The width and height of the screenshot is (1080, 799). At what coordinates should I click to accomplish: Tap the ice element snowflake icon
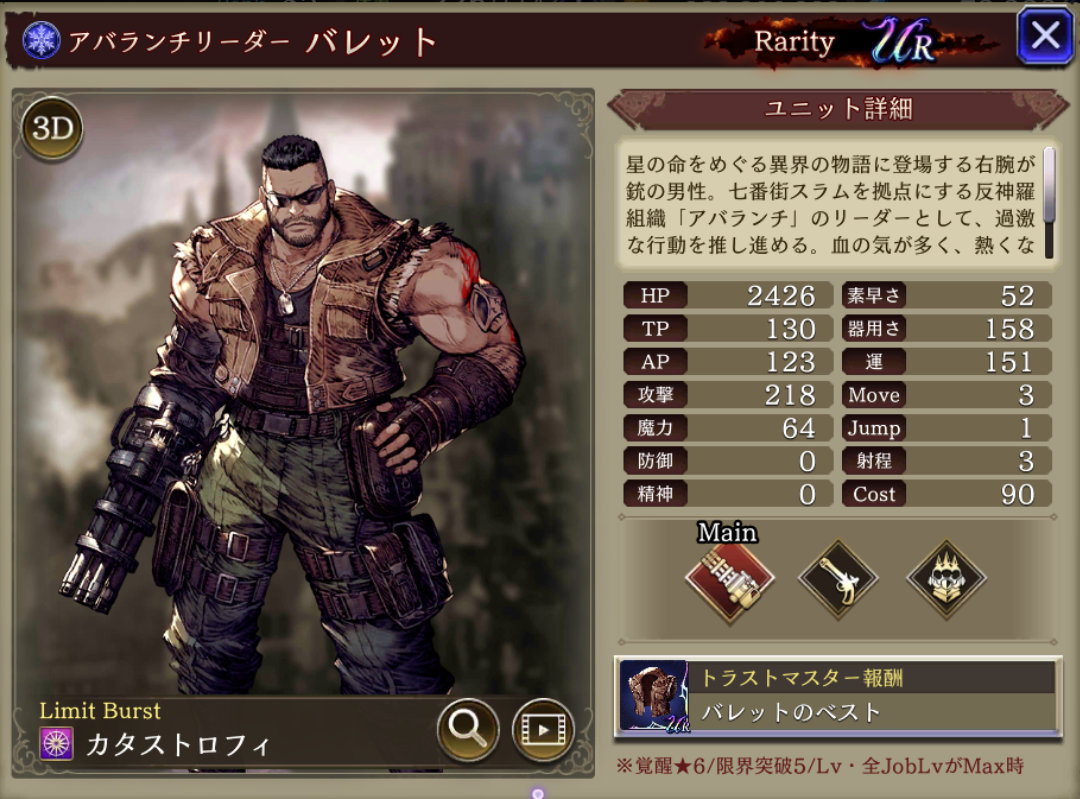click(42, 40)
